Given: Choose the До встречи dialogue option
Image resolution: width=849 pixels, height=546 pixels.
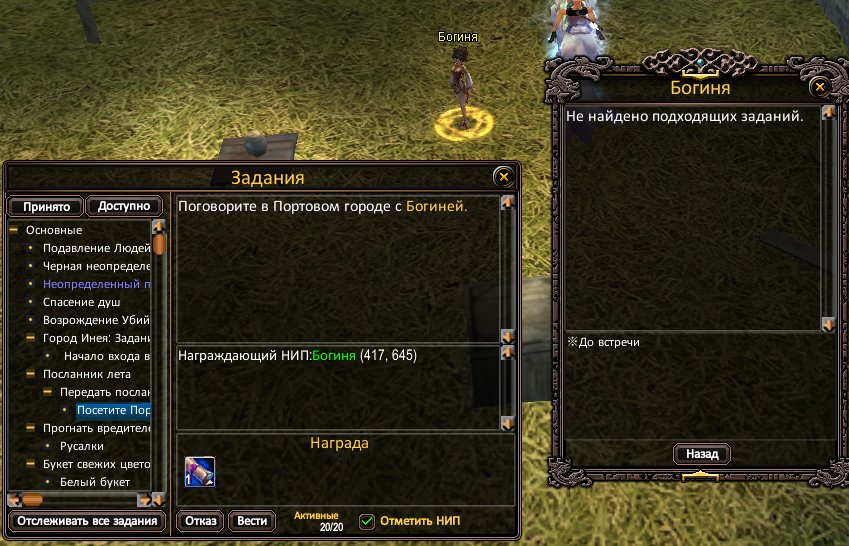Looking at the screenshot, I should click(608, 342).
